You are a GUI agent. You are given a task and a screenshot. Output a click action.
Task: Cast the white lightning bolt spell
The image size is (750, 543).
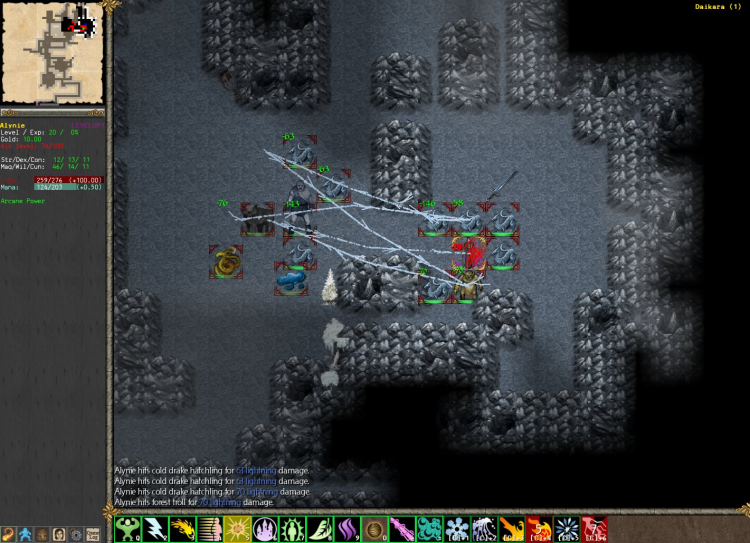point(154,528)
